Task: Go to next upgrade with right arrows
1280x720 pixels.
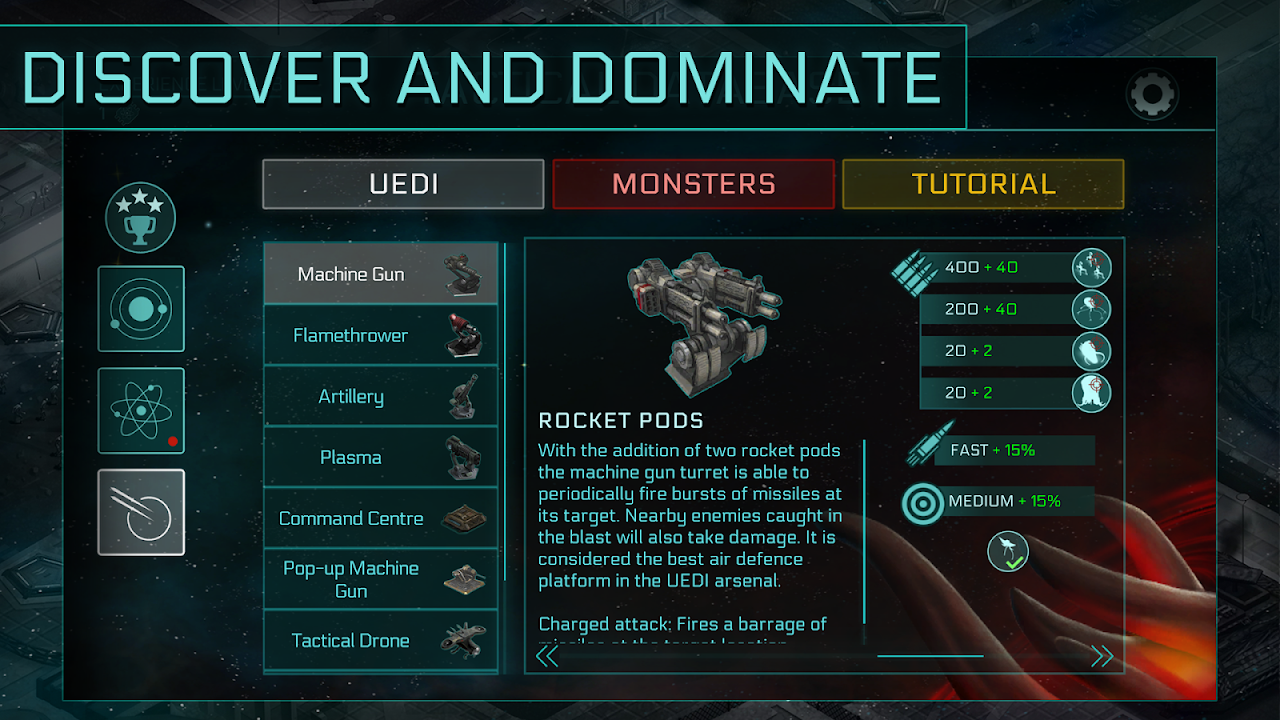Action: click(1102, 656)
